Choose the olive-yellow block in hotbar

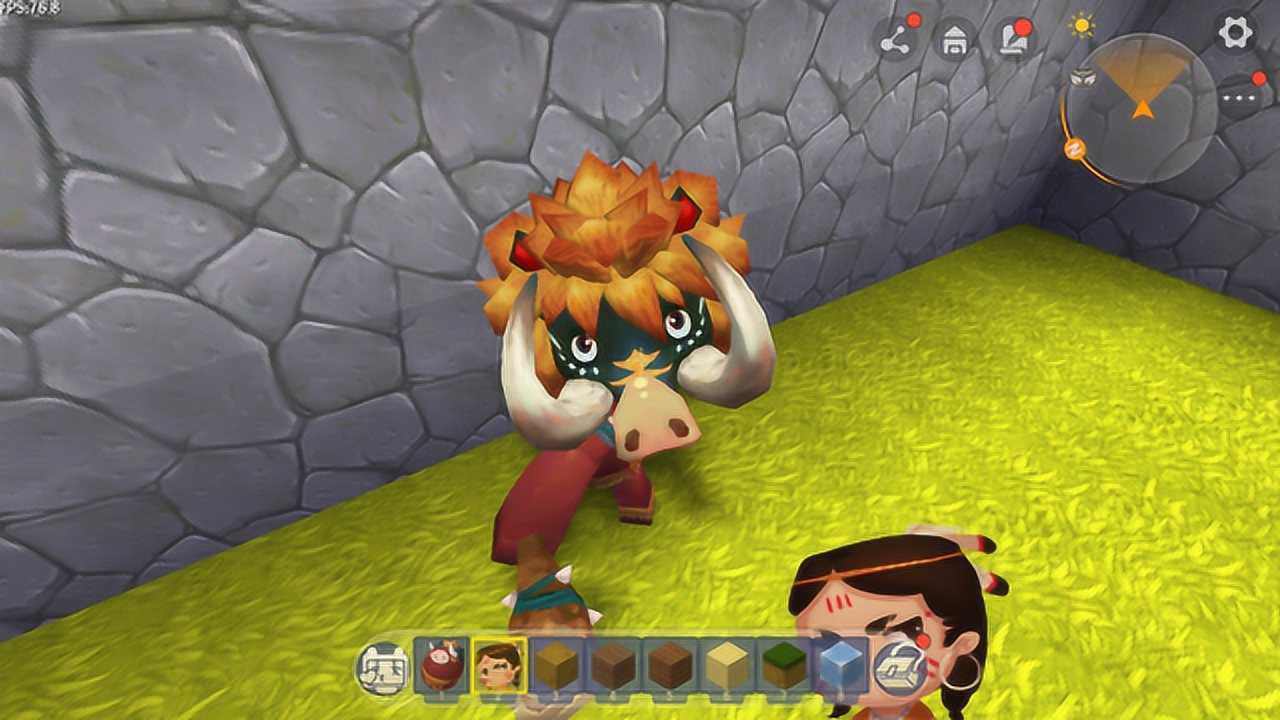point(556,665)
